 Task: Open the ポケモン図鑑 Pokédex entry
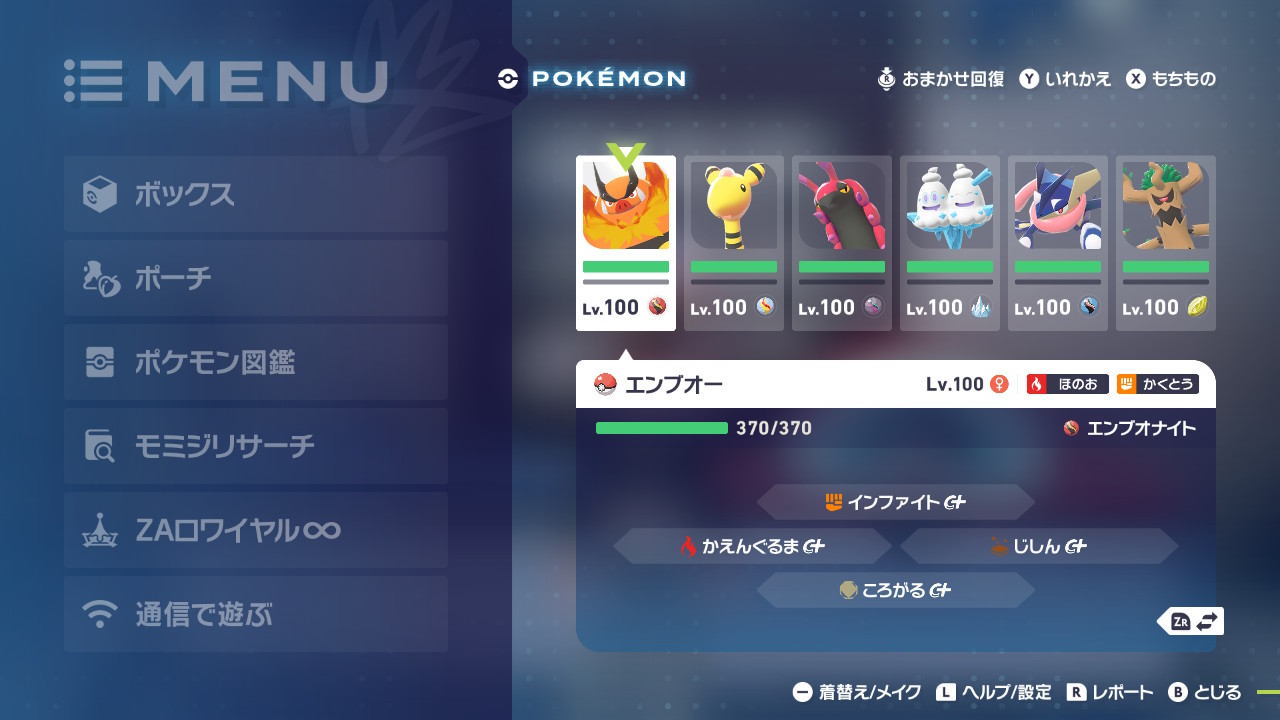pos(255,362)
